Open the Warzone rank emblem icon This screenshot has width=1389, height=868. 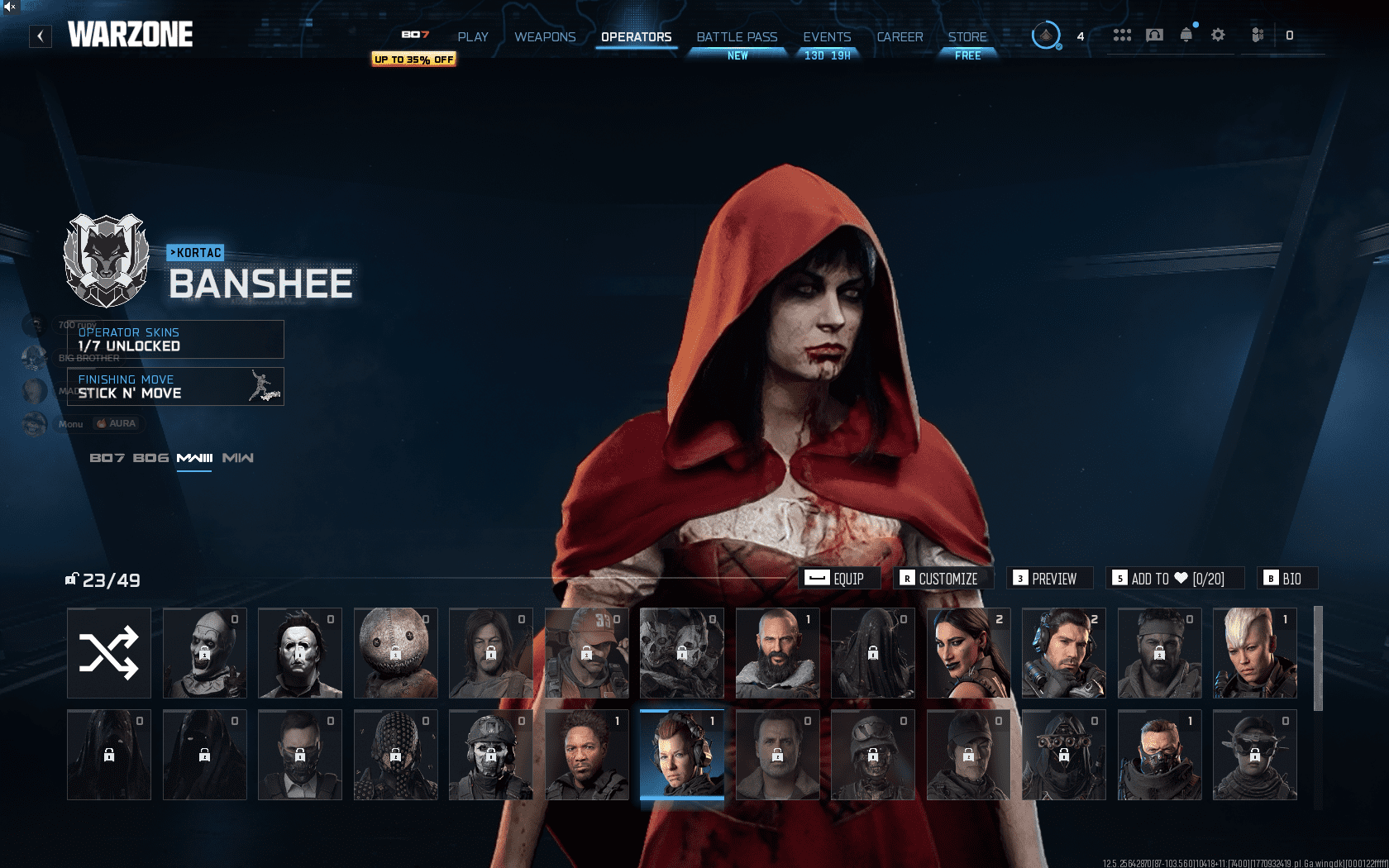[1047, 35]
